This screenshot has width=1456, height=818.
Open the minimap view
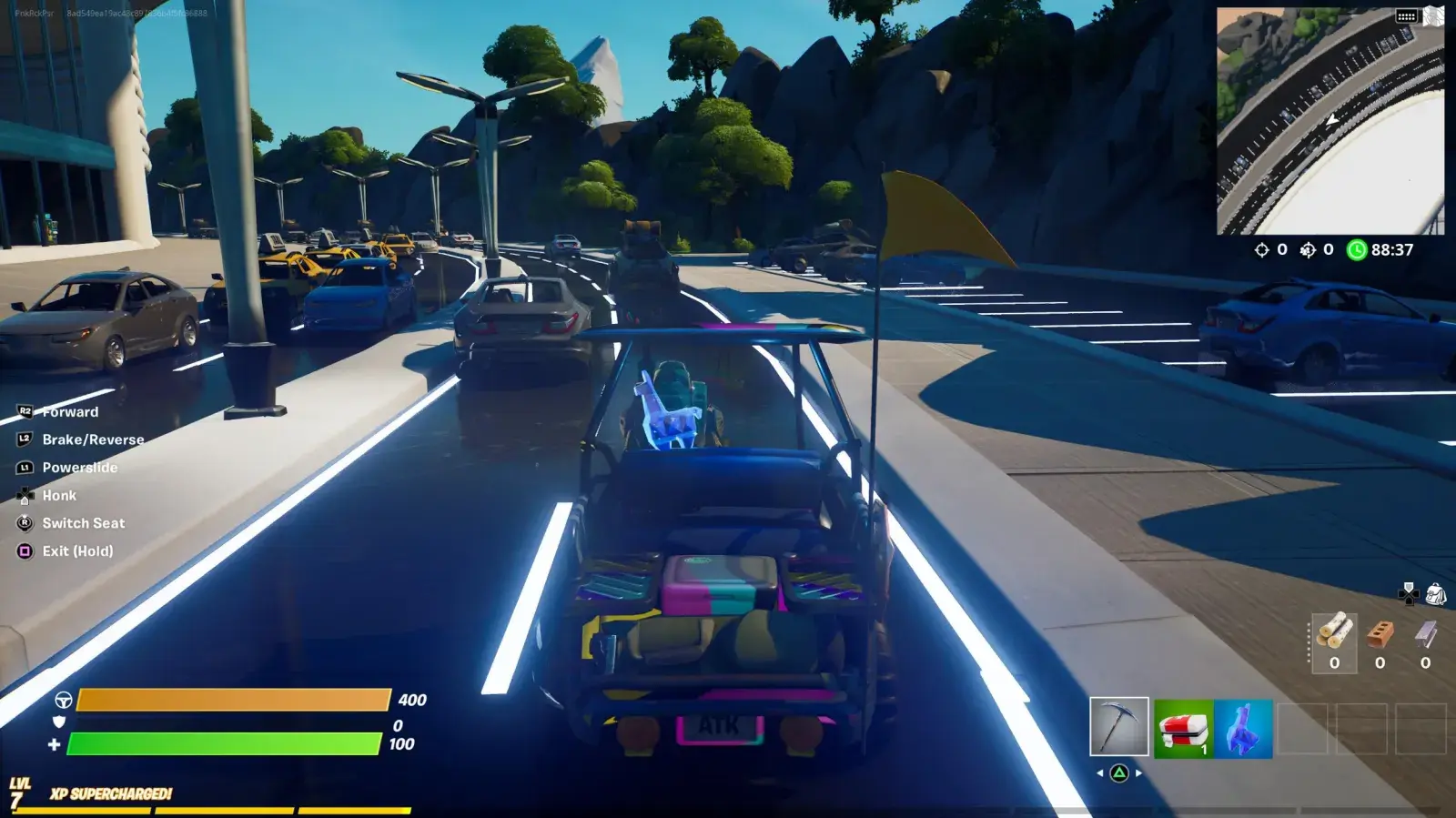[x=1330, y=123]
